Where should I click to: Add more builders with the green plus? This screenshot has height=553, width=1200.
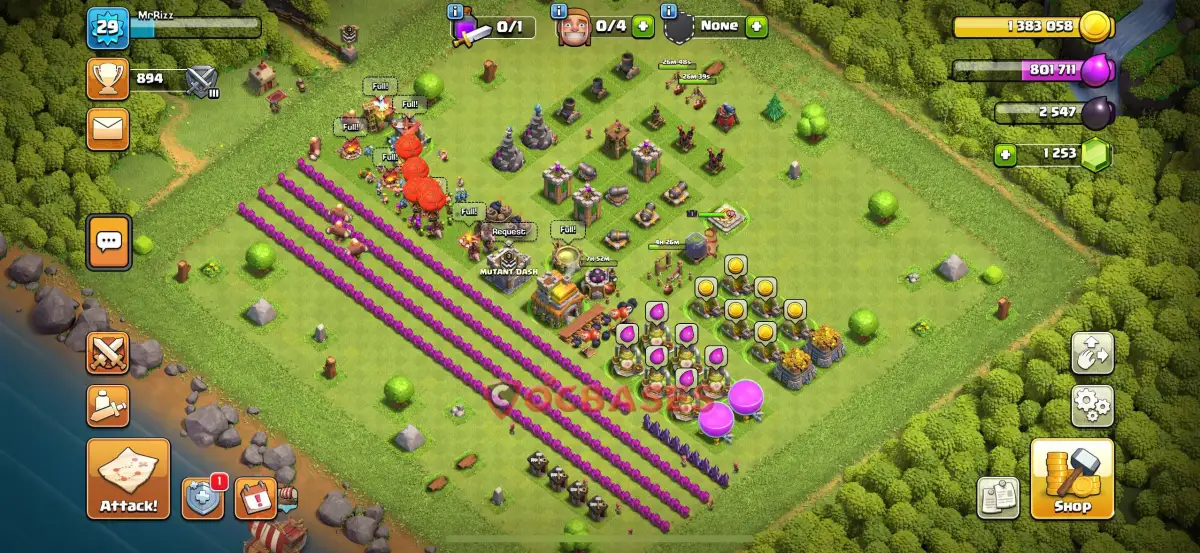643,26
